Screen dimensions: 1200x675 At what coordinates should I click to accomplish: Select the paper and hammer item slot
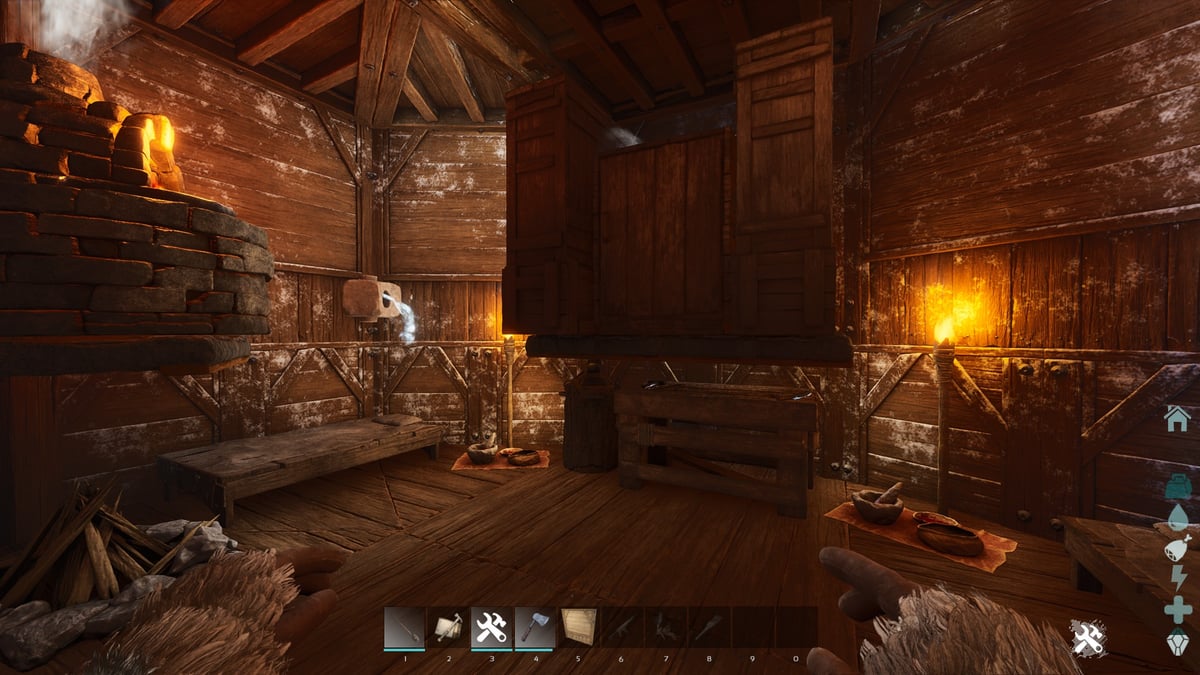tap(447, 628)
